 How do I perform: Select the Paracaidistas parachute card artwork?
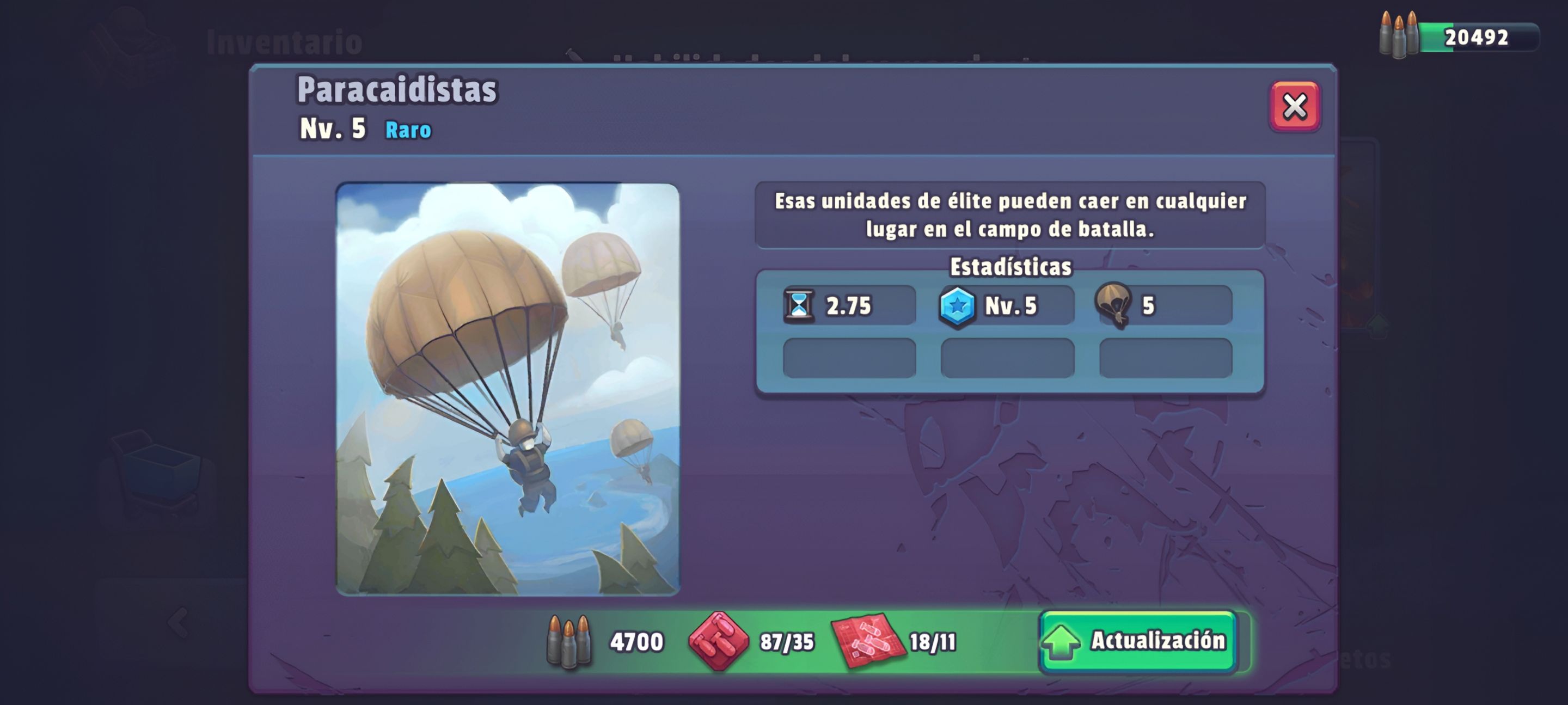pos(507,389)
